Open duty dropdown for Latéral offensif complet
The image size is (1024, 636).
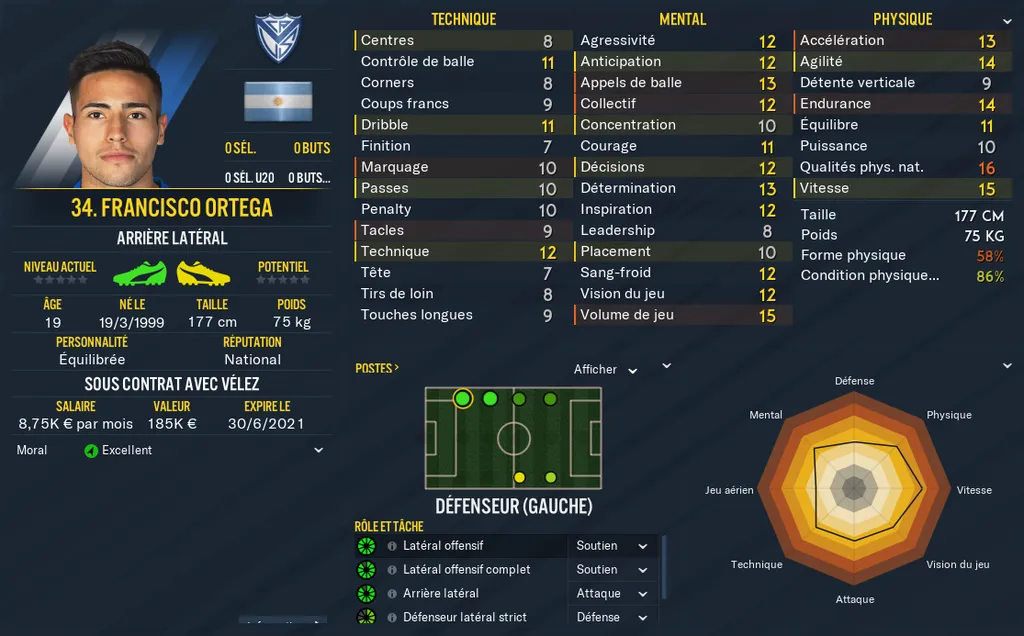(613, 570)
